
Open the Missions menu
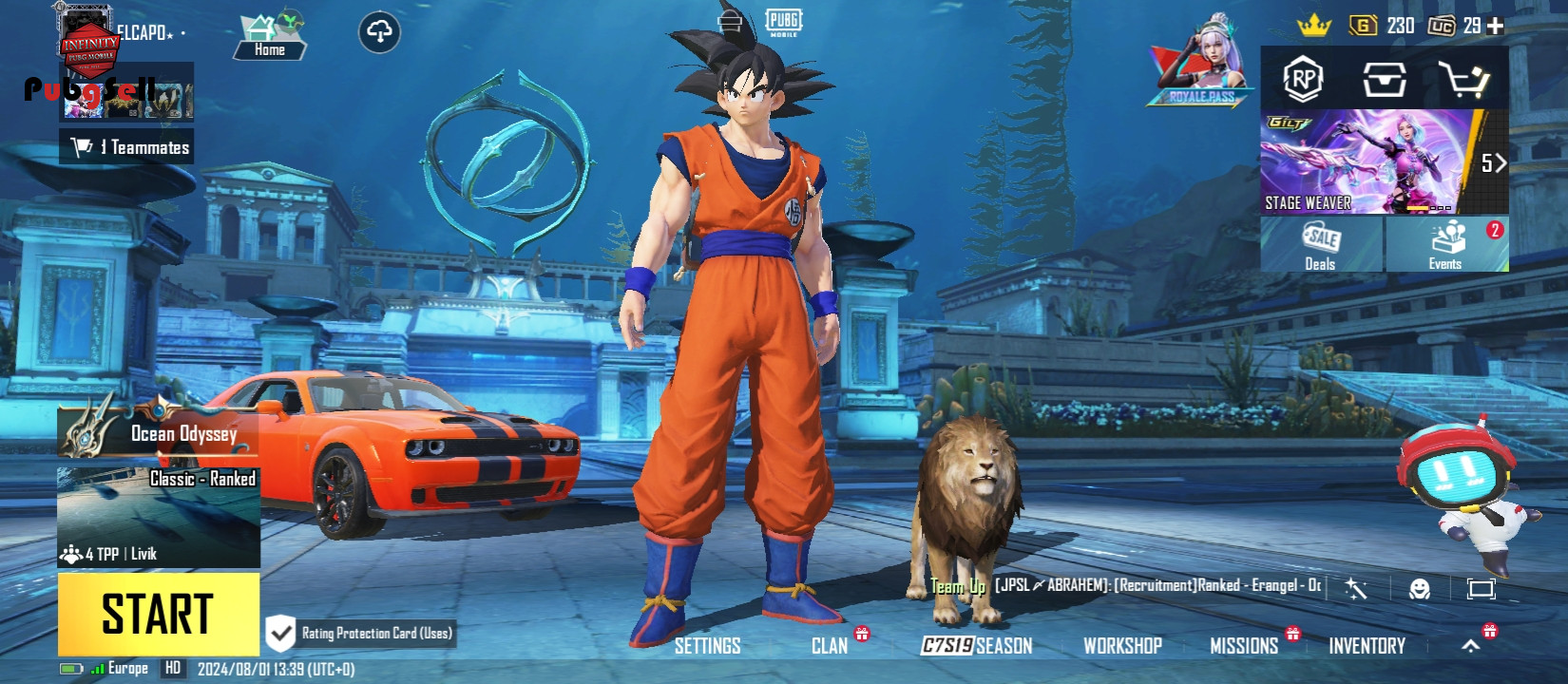click(1244, 646)
